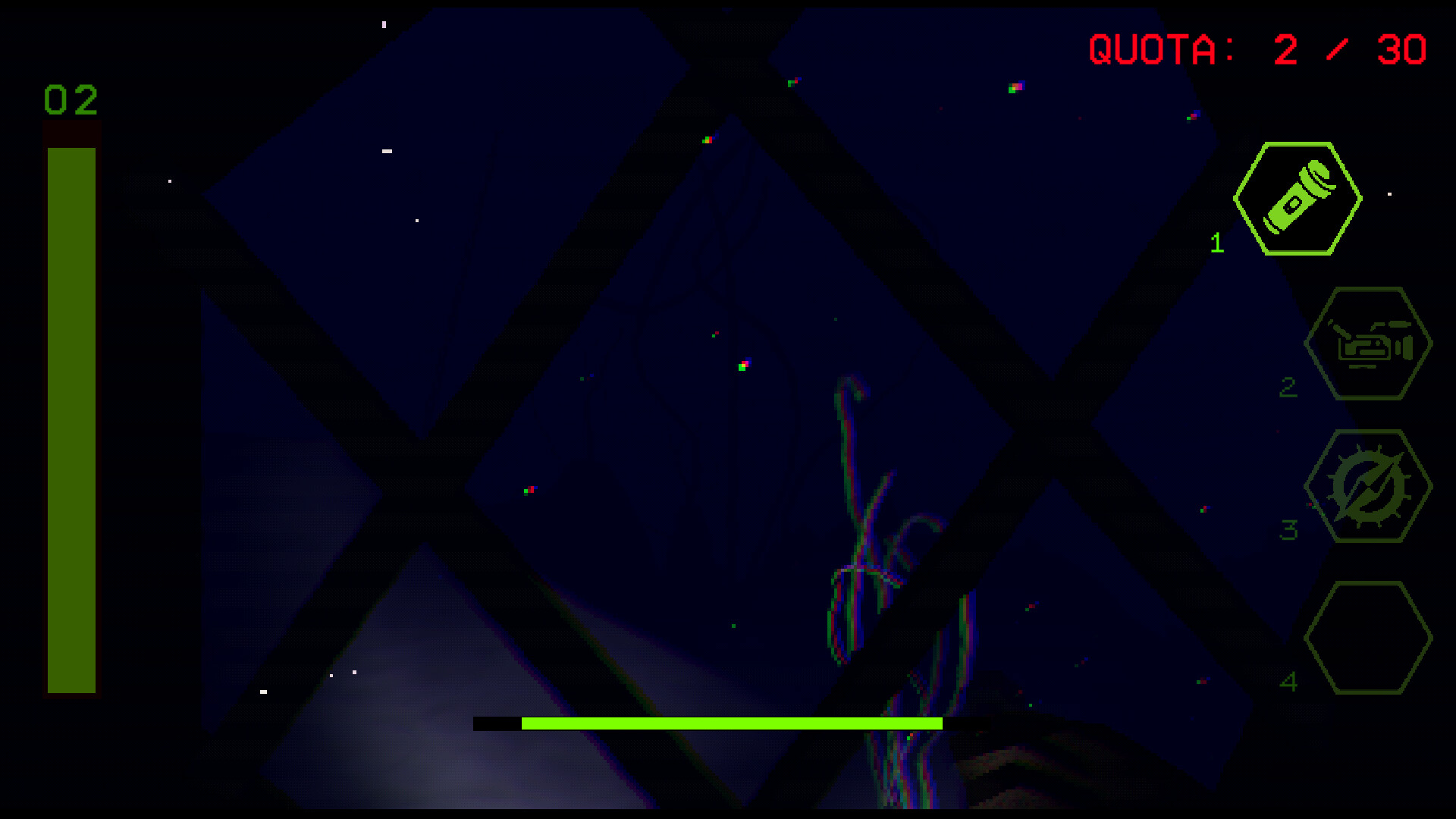This screenshot has width=1456, height=819.
Task: Click the number 4 beside the empty hexagon
Action: coord(1291,681)
